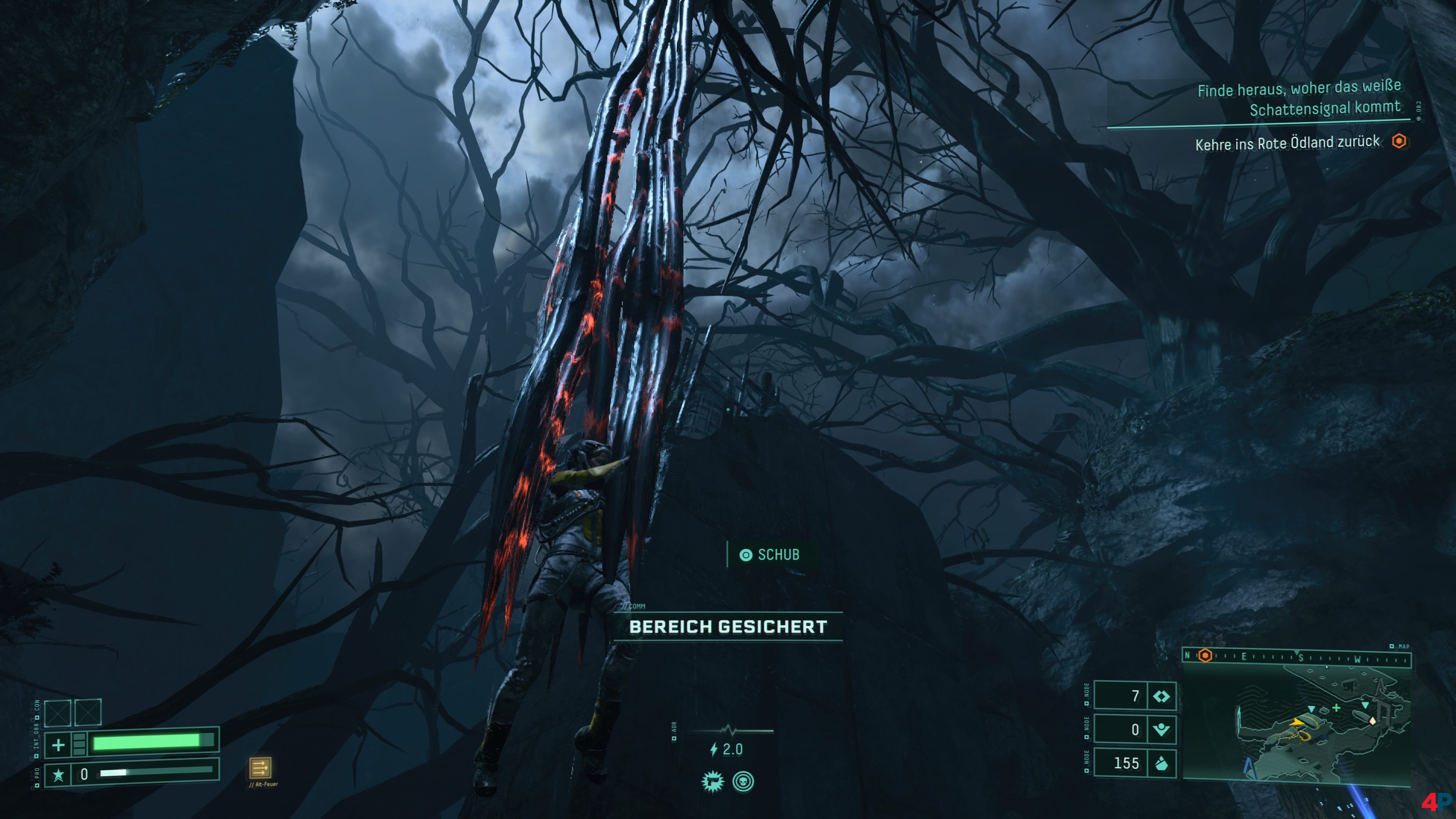Screen dimensions: 1456x819
Task: Select the spiky burst weapon trait icon
Action: pyautogui.click(x=712, y=782)
